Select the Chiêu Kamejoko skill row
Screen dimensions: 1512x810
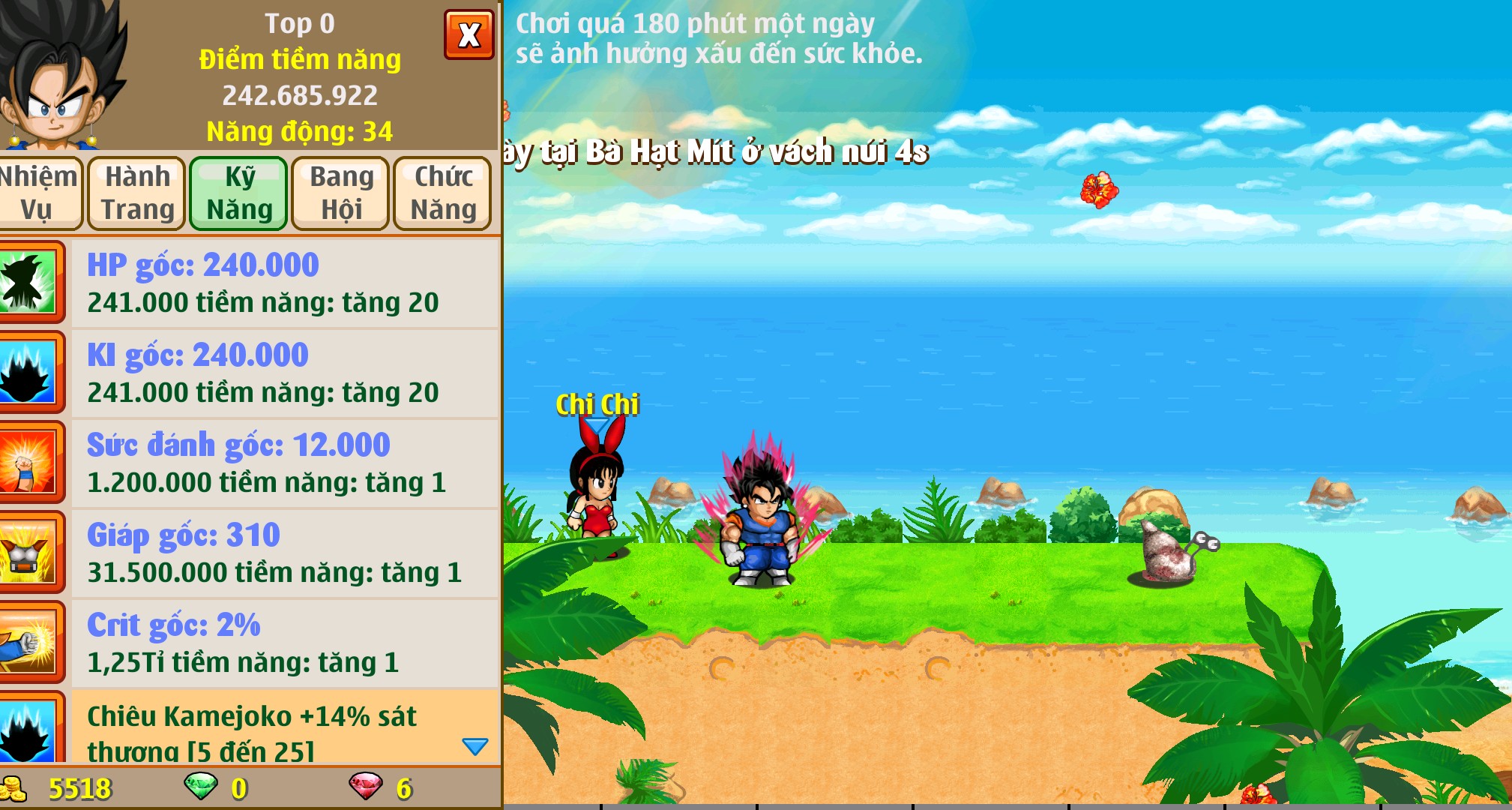coord(270,727)
